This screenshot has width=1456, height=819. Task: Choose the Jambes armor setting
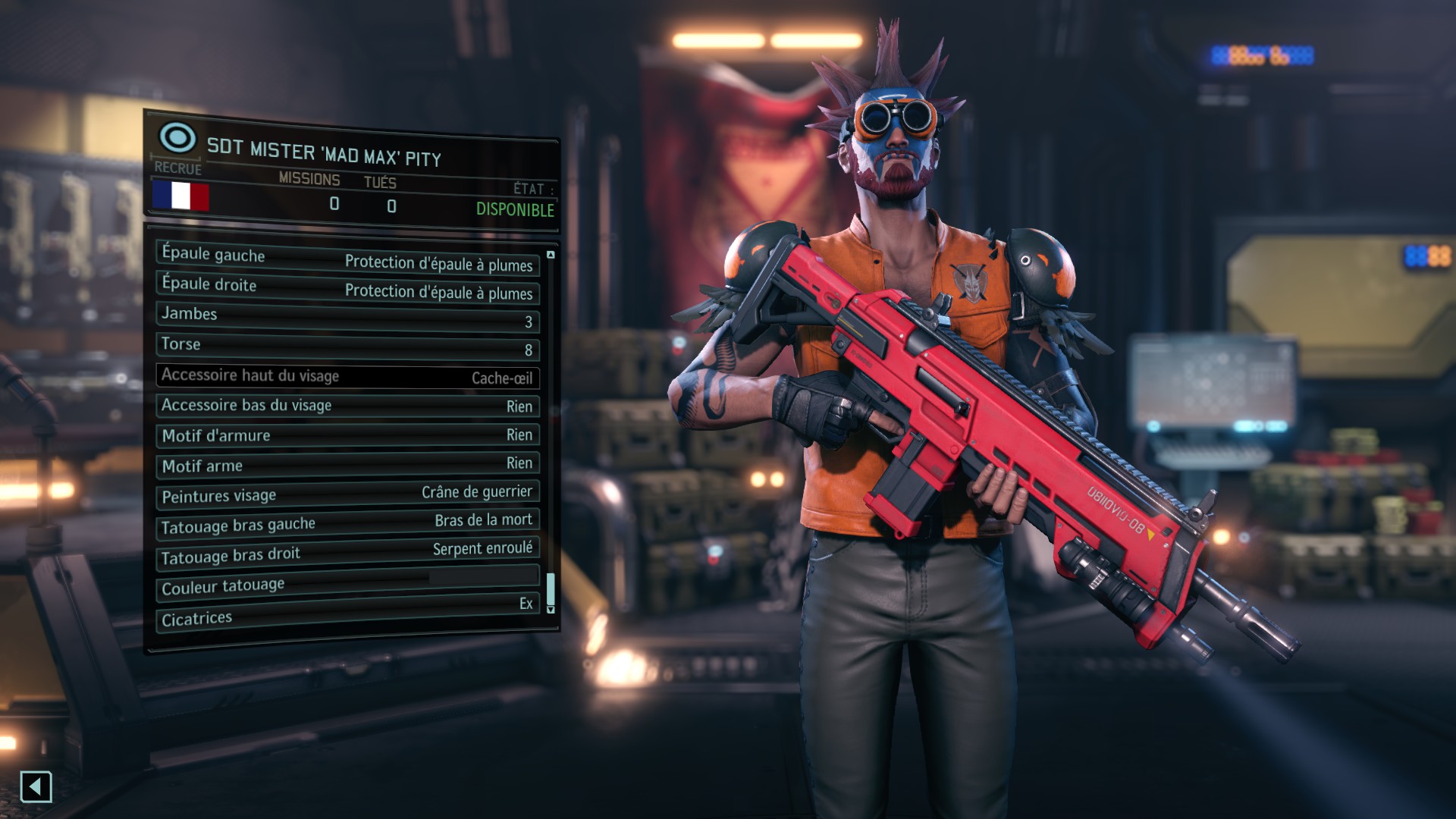pos(347,317)
